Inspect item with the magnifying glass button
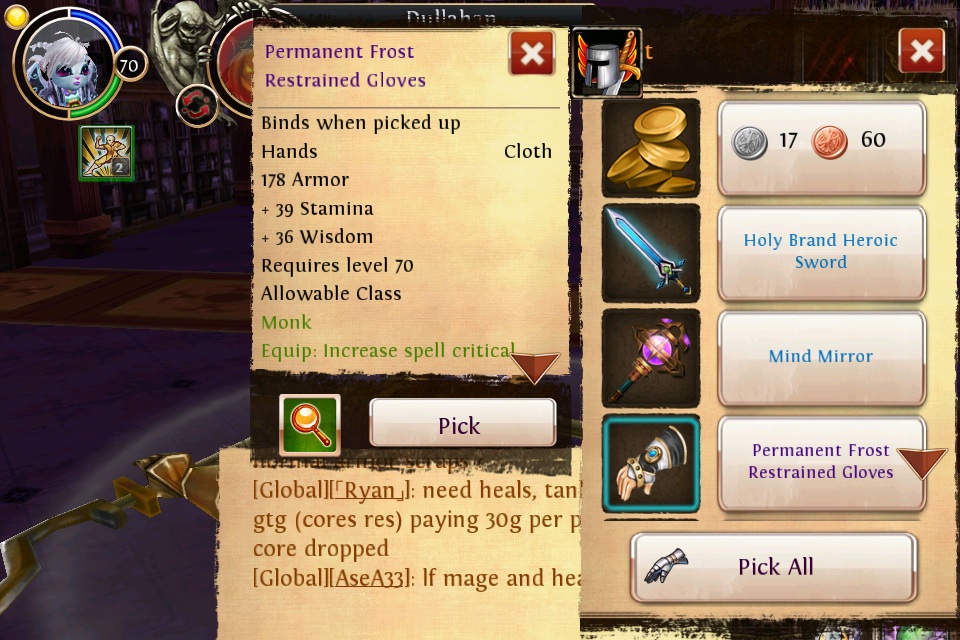 click(x=310, y=424)
